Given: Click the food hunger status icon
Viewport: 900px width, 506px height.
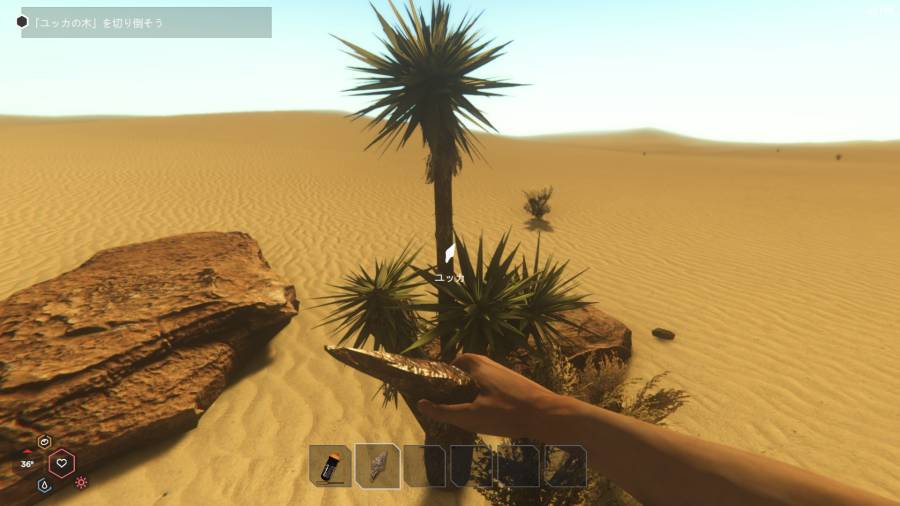Looking at the screenshot, I should coord(44,441).
